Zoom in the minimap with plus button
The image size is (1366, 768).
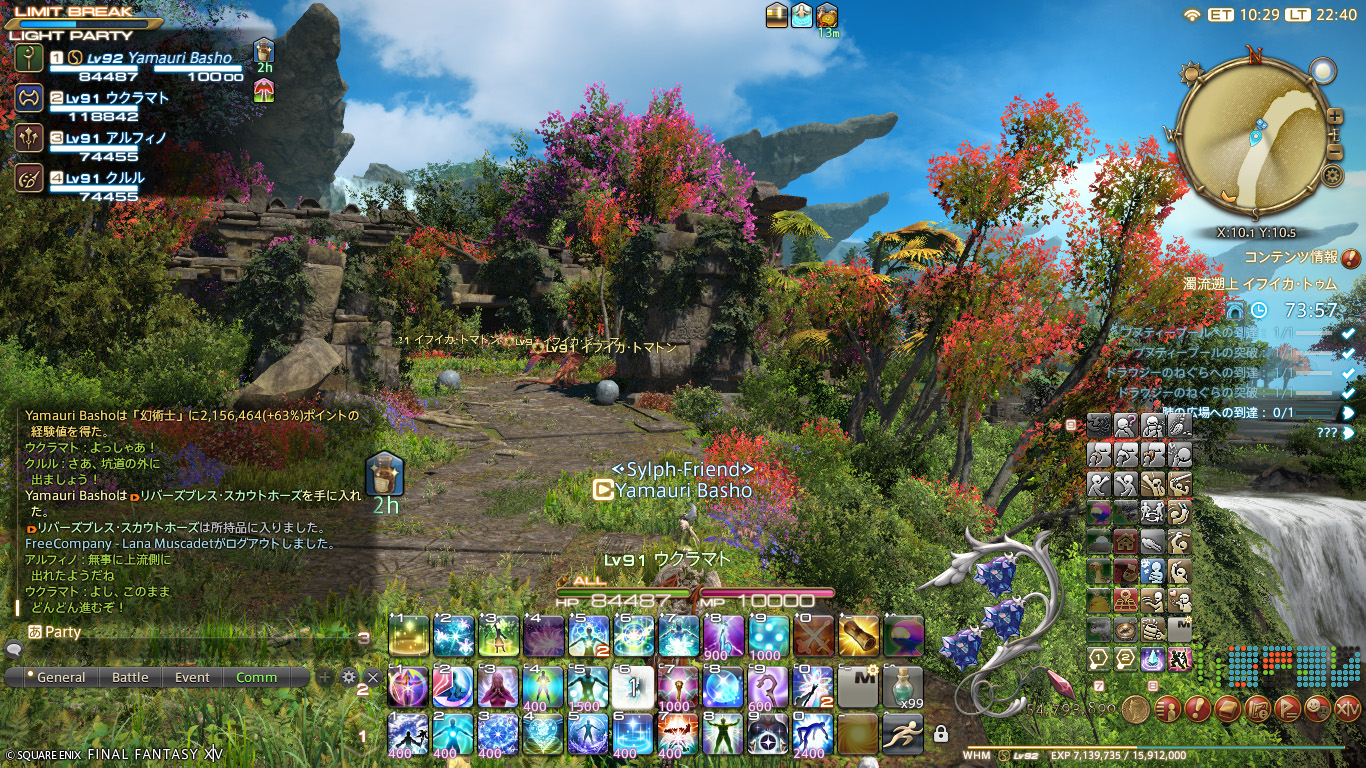pyautogui.click(x=1334, y=115)
